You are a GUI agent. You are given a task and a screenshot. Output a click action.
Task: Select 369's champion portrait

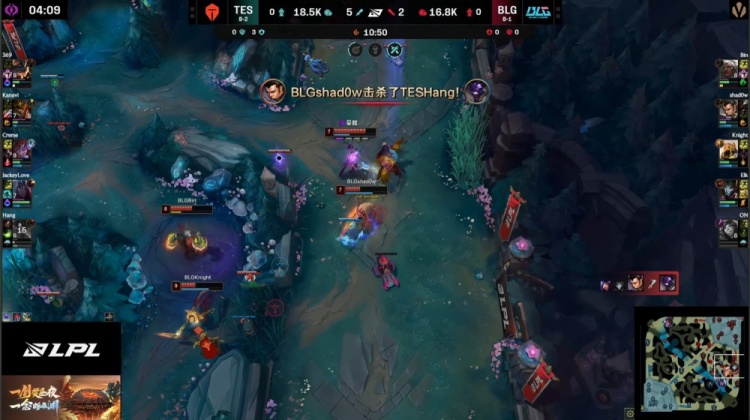pyautogui.click(x=22, y=74)
